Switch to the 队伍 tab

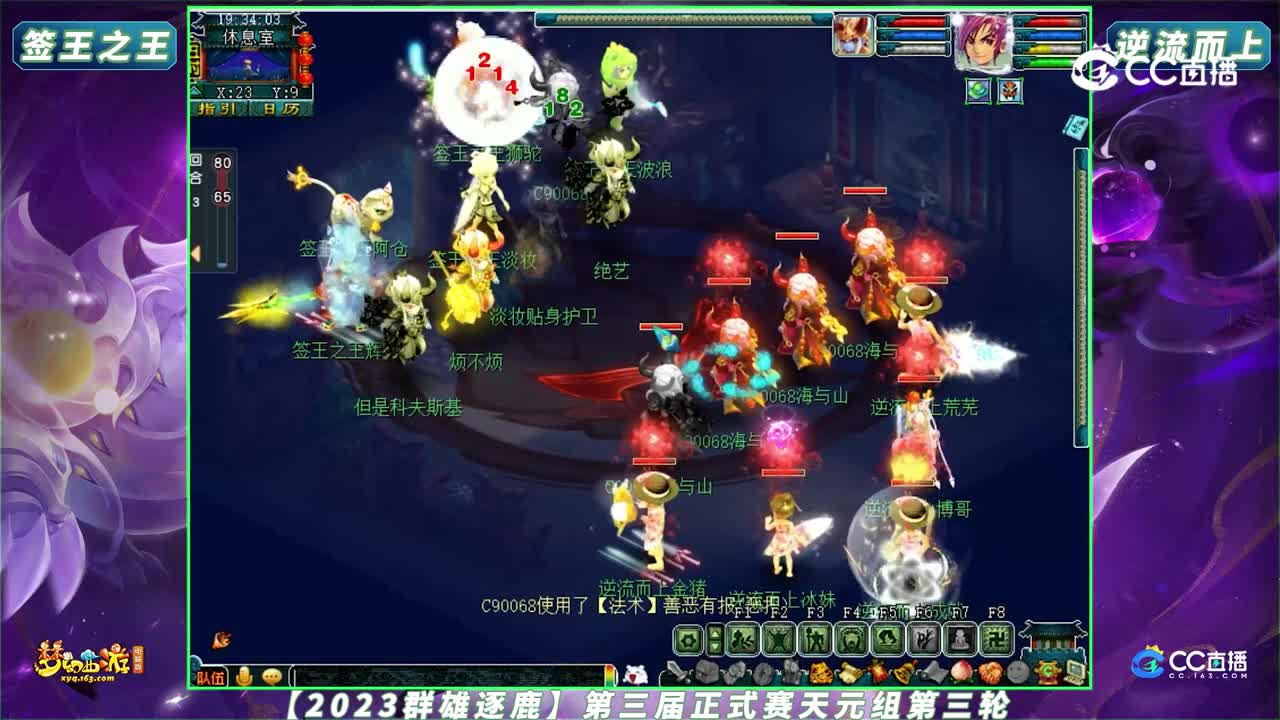209,677
